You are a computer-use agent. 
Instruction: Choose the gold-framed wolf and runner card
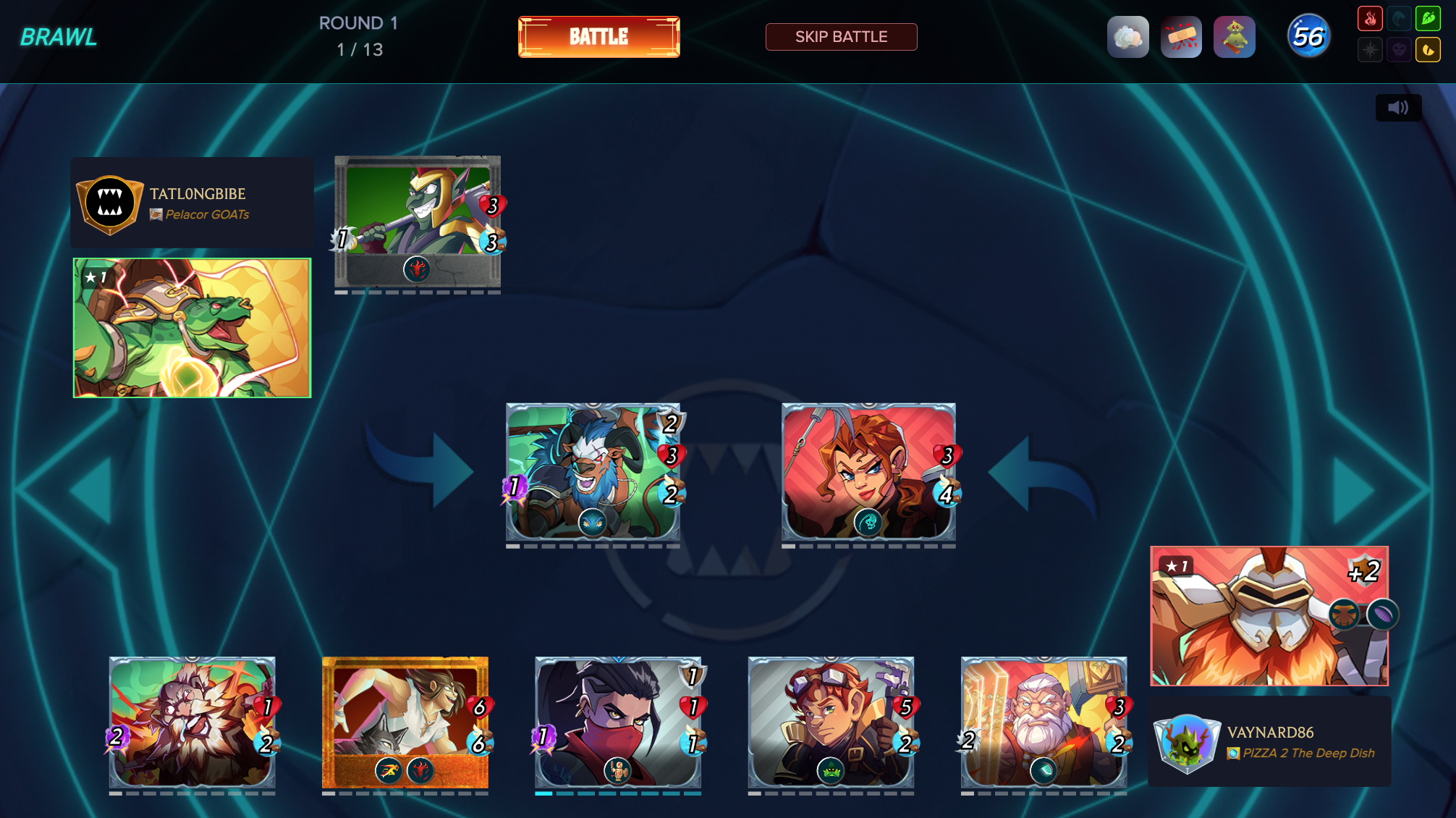click(405, 722)
